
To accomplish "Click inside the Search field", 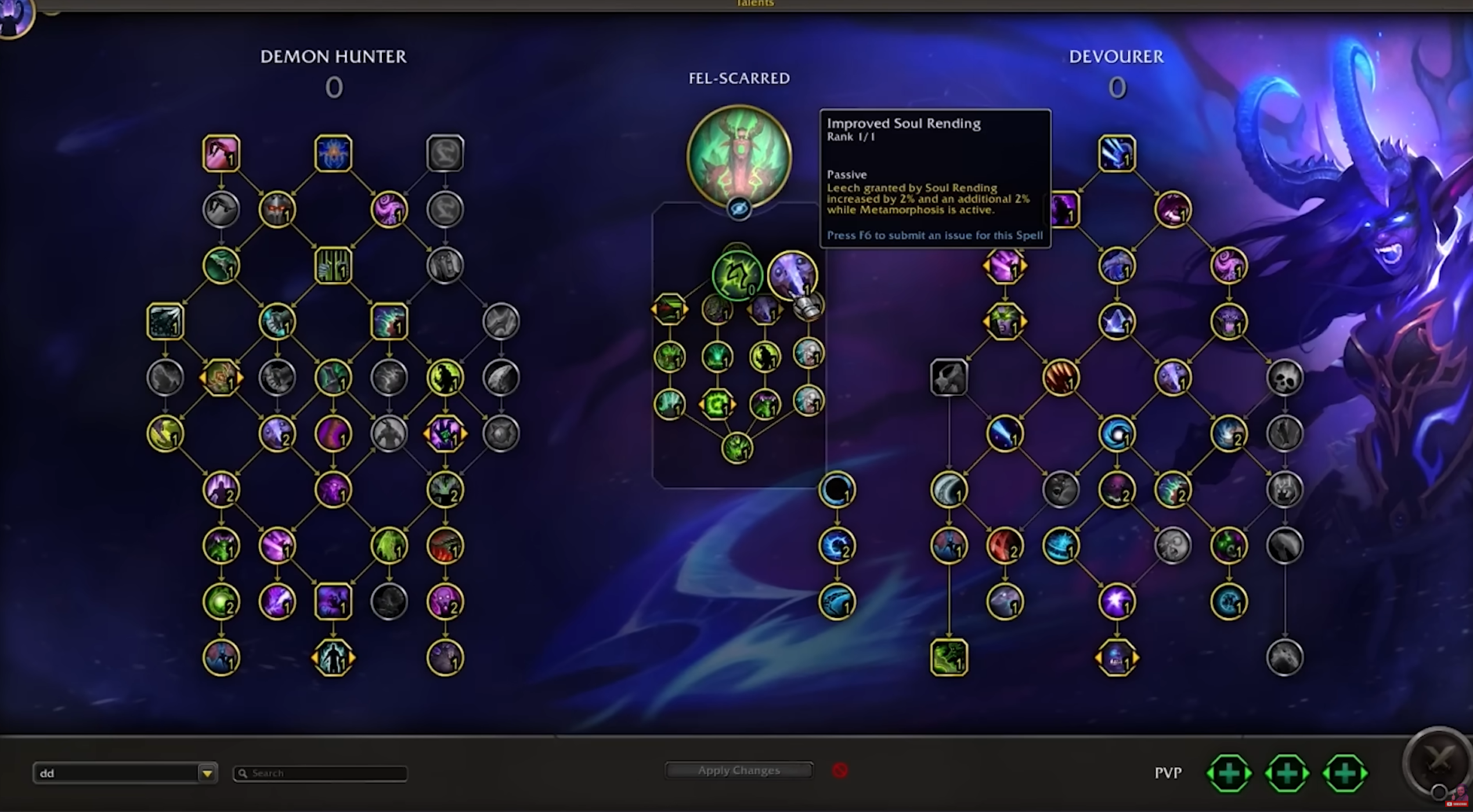I will click(319, 773).
